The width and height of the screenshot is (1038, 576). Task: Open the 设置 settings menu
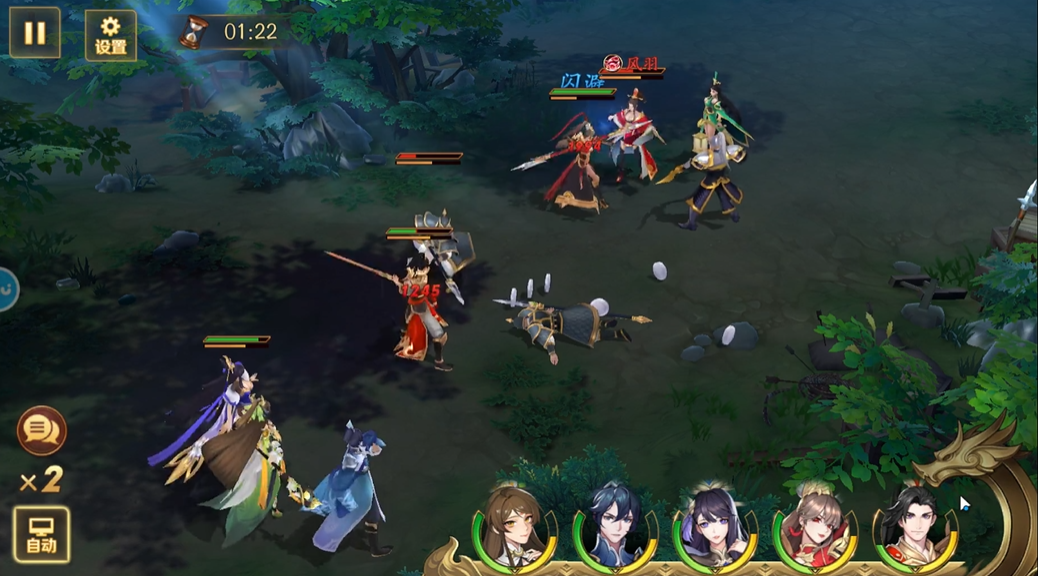coord(110,36)
